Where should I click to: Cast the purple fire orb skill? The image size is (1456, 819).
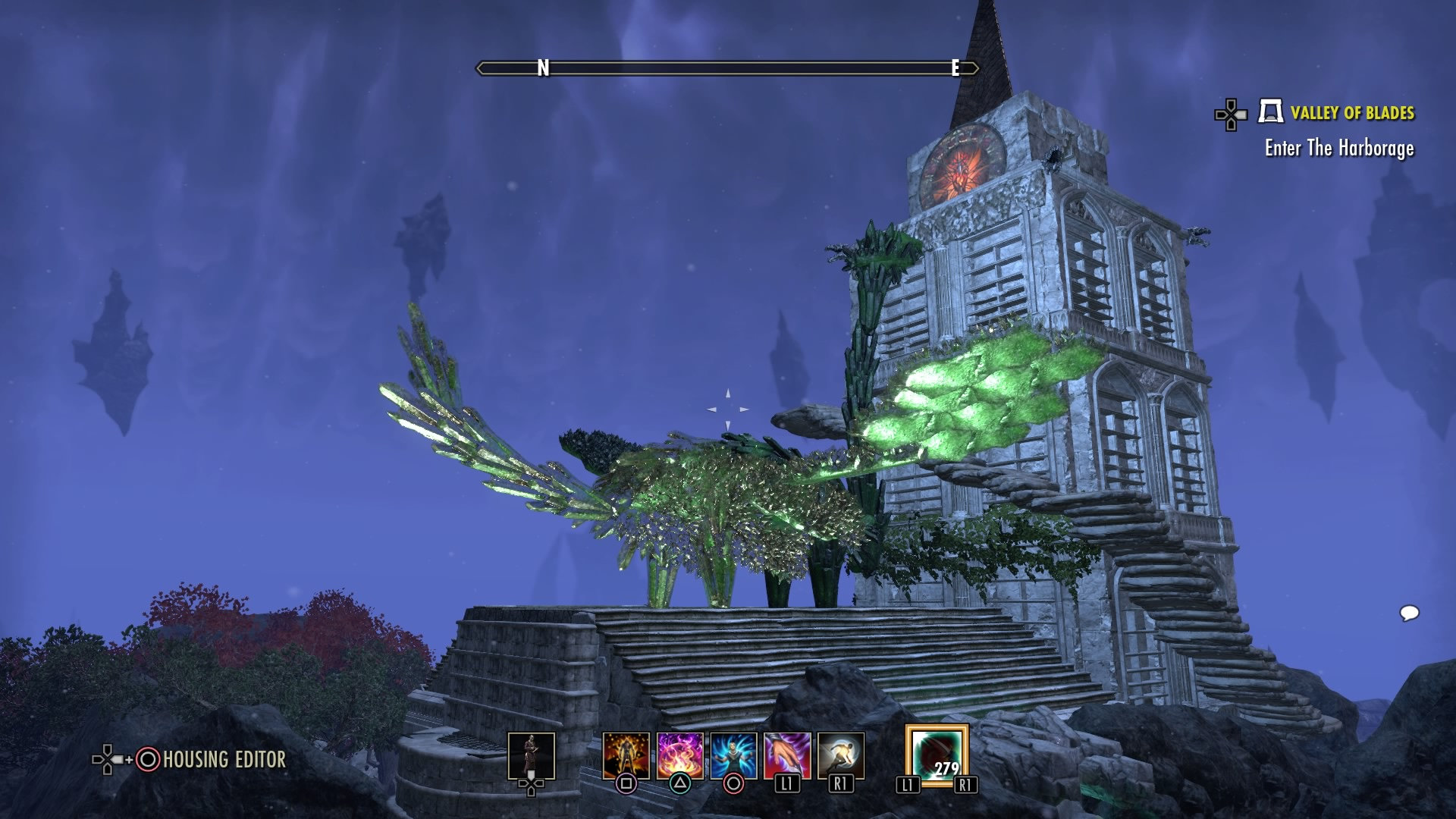[x=679, y=755]
